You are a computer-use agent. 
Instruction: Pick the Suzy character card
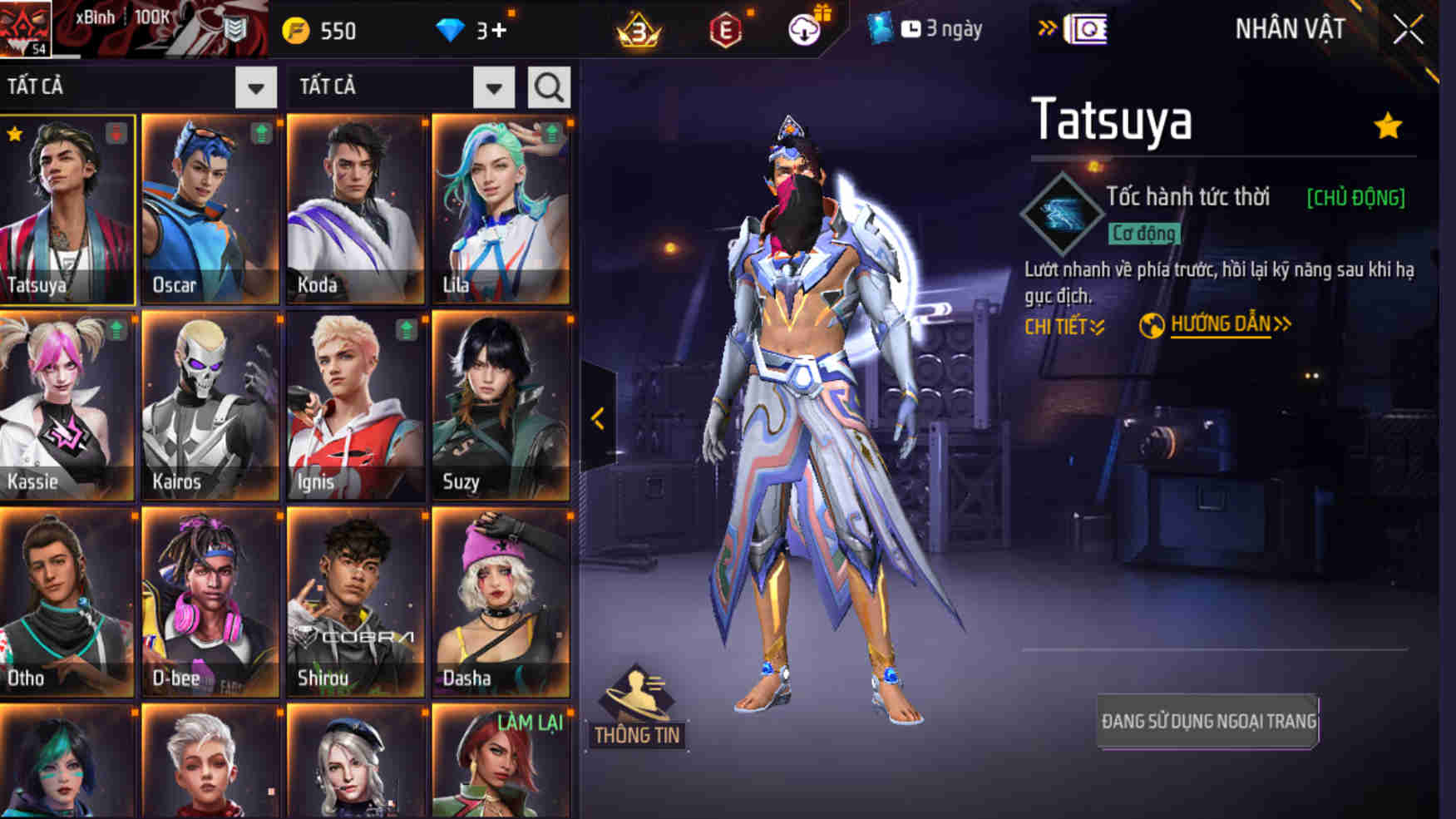coord(501,406)
